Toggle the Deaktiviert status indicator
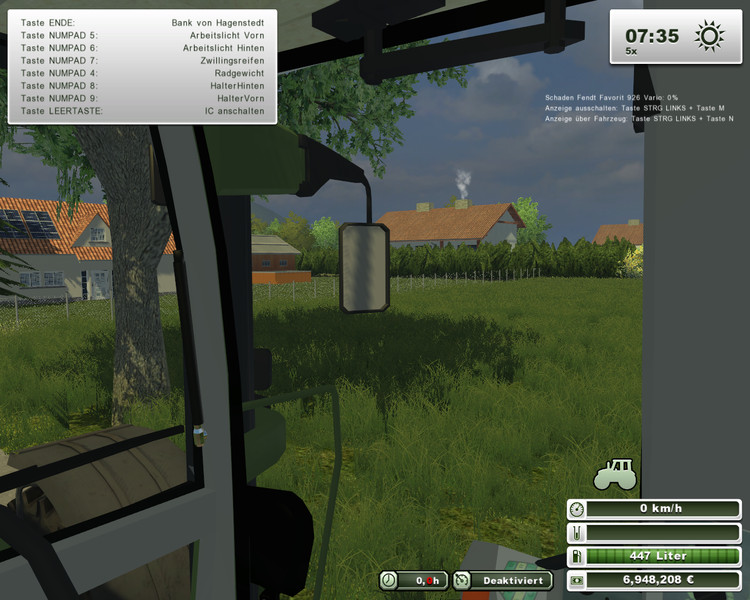Image resolution: width=750 pixels, height=600 pixels. [x=502, y=580]
